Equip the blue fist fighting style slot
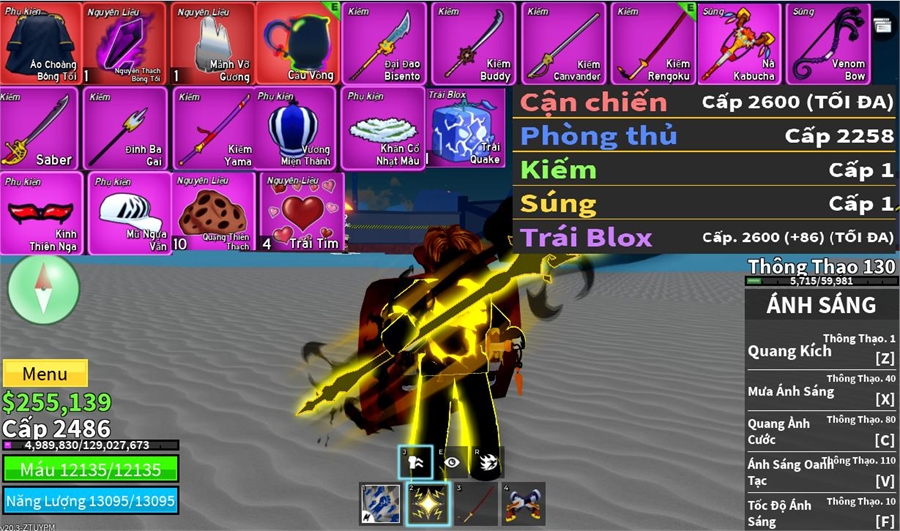The height and width of the screenshot is (531, 900). coord(382,503)
